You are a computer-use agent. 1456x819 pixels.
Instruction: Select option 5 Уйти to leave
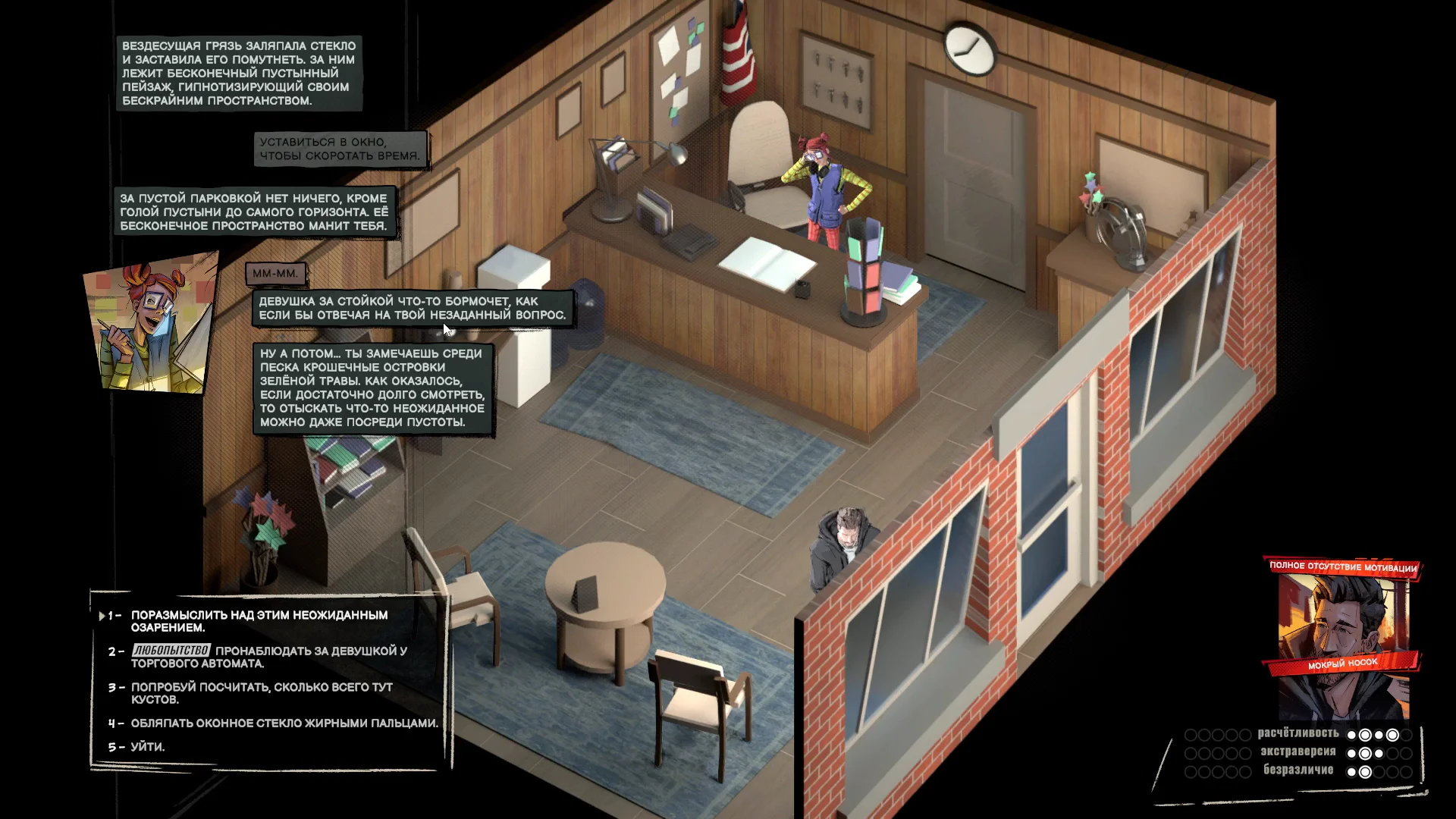tap(147, 747)
